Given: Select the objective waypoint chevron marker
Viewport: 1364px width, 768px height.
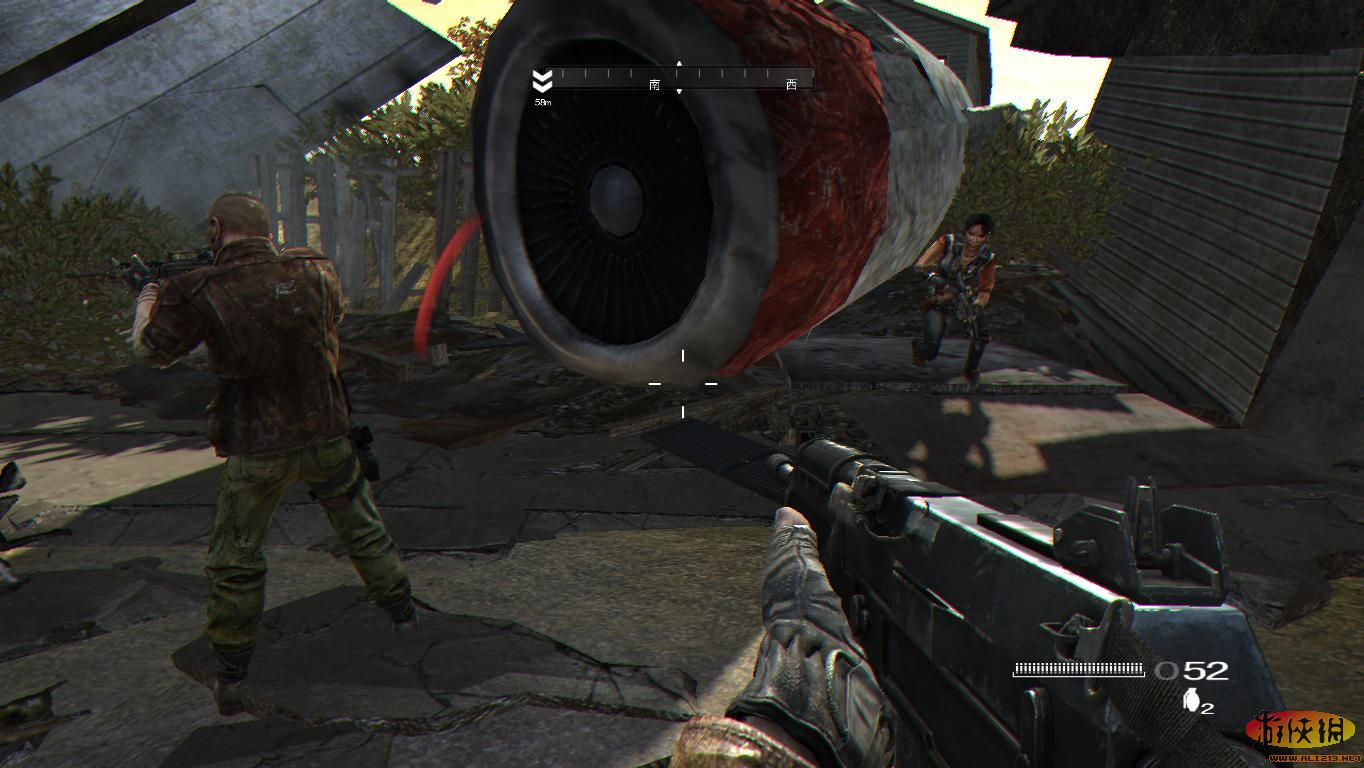Looking at the screenshot, I should tap(542, 80).
